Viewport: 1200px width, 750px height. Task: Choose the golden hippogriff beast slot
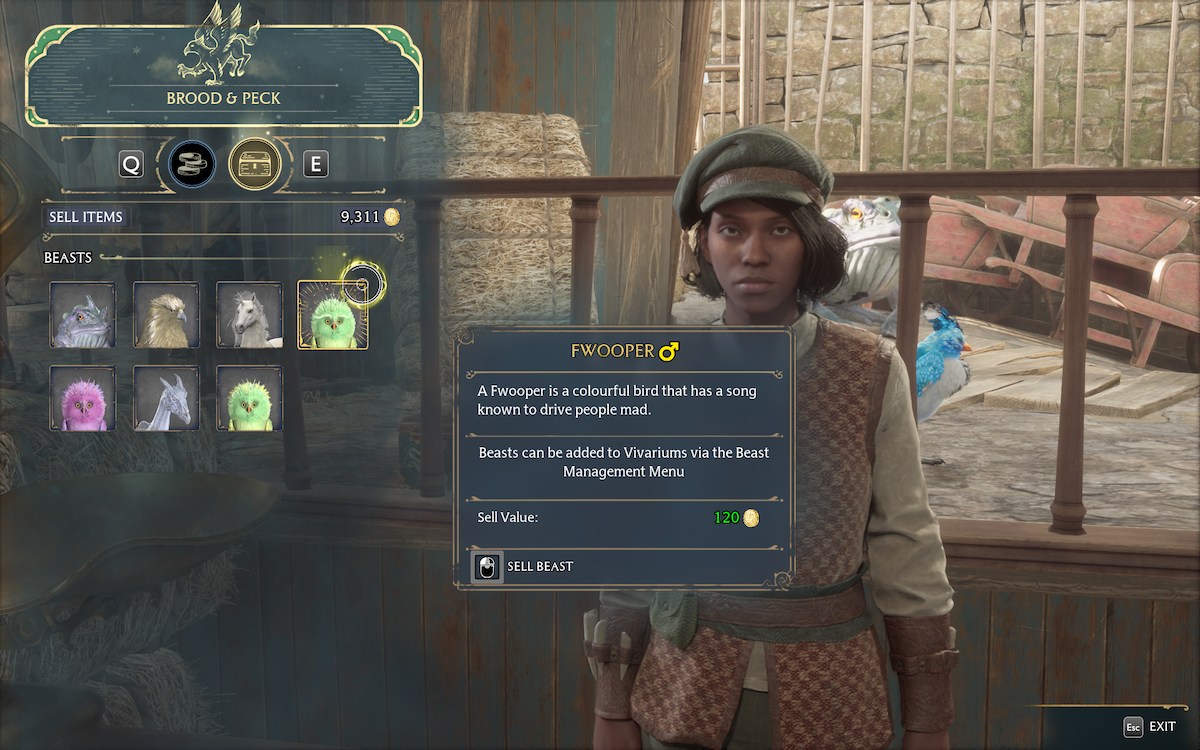coord(166,315)
